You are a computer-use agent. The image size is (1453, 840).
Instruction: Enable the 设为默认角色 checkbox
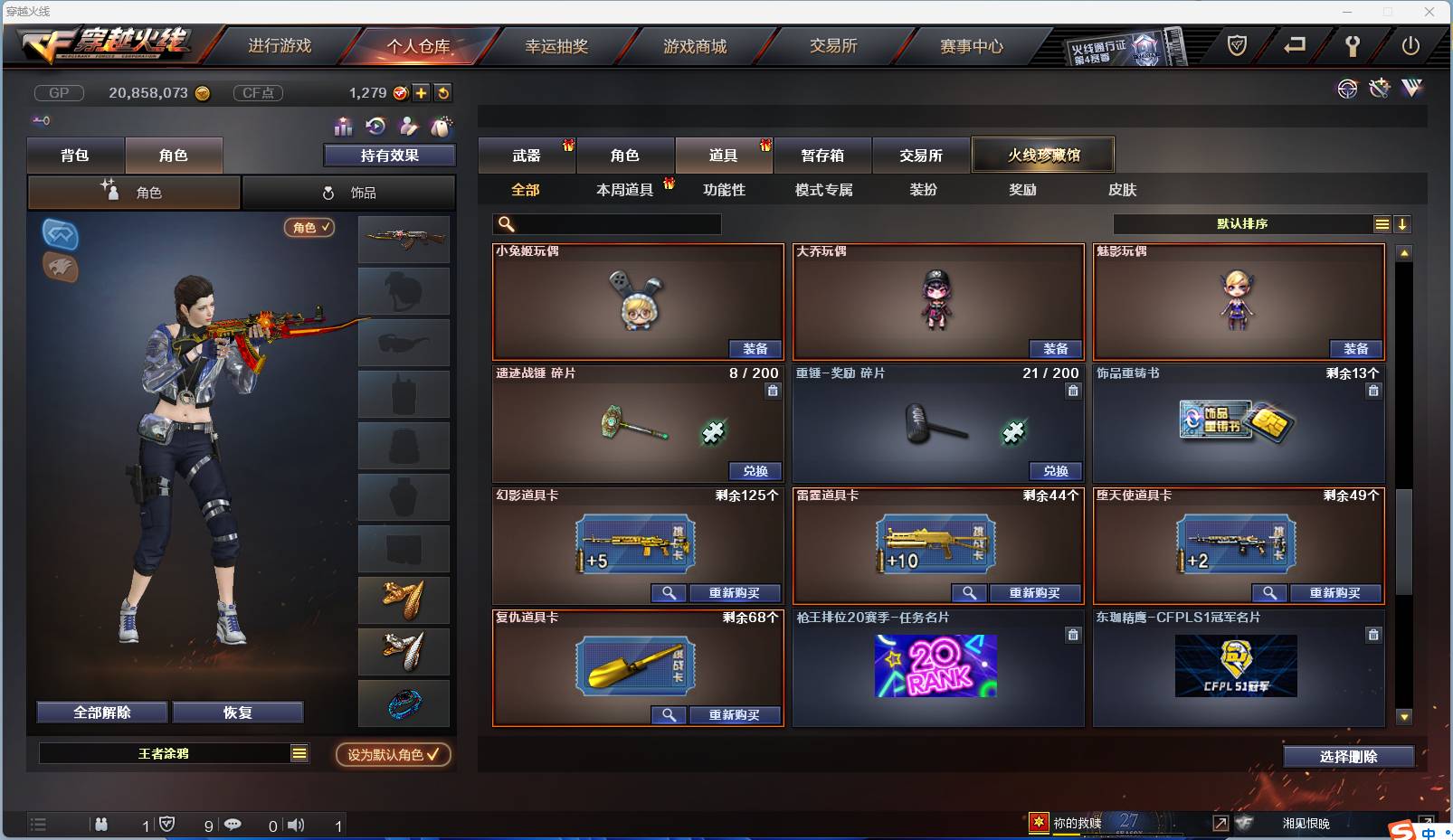[393, 756]
